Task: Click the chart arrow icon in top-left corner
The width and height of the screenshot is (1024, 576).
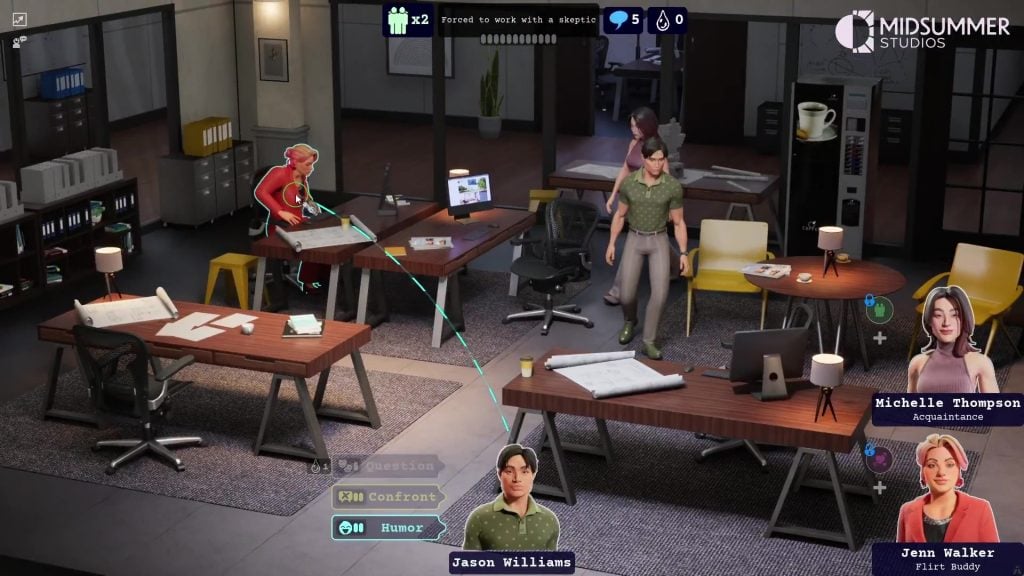Action: click(x=19, y=20)
